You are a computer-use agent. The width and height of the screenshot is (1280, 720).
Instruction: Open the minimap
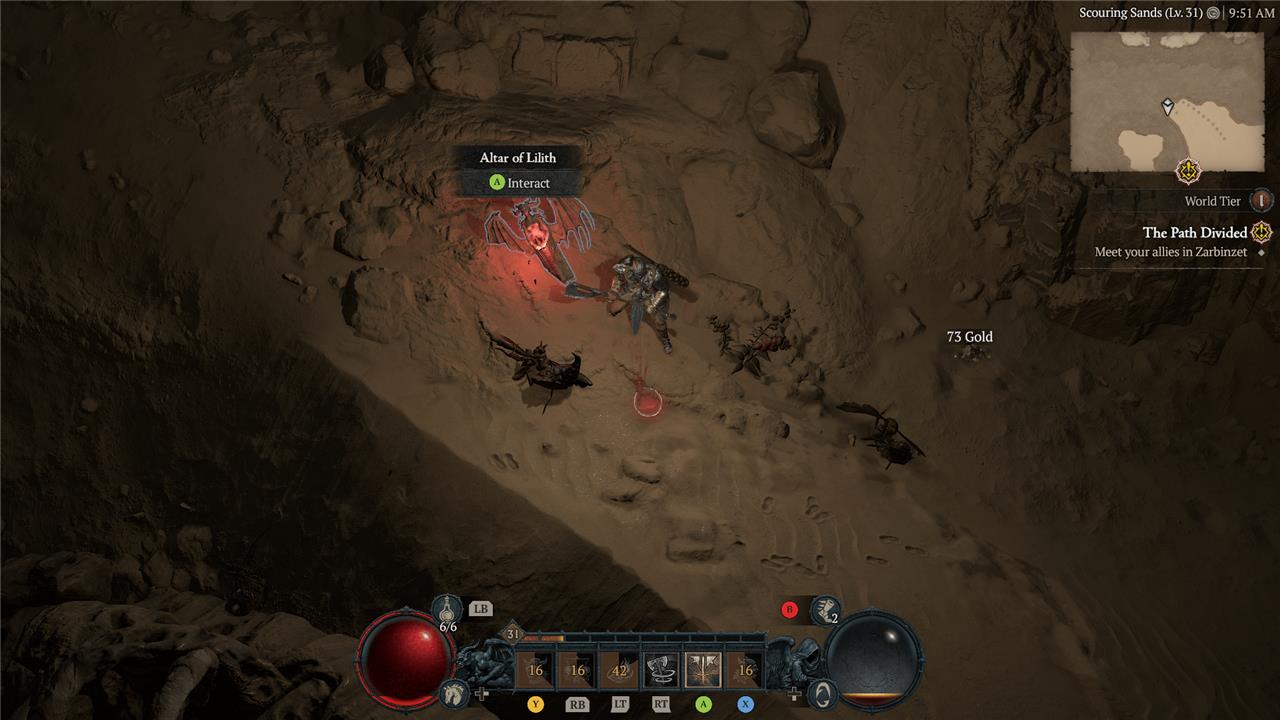pyautogui.click(x=1167, y=102)
